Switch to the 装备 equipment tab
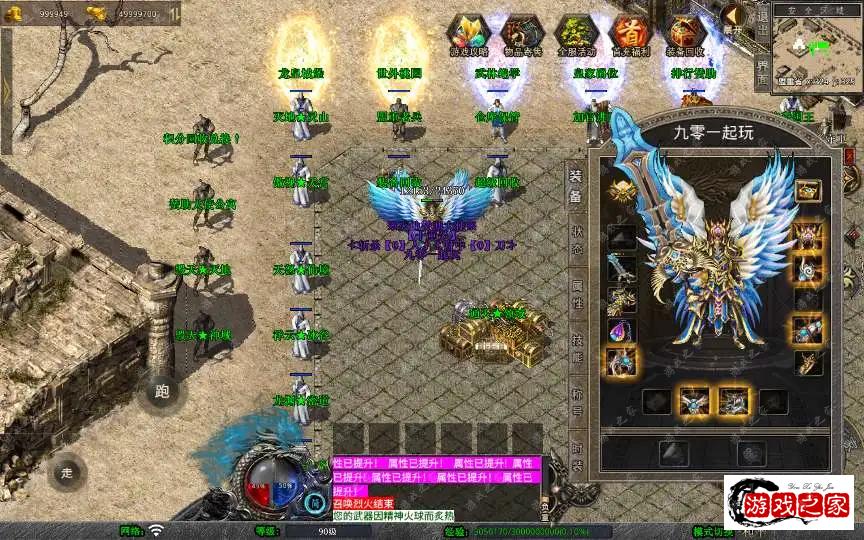The width and height of the screenshot is (864, 540). 576,186
